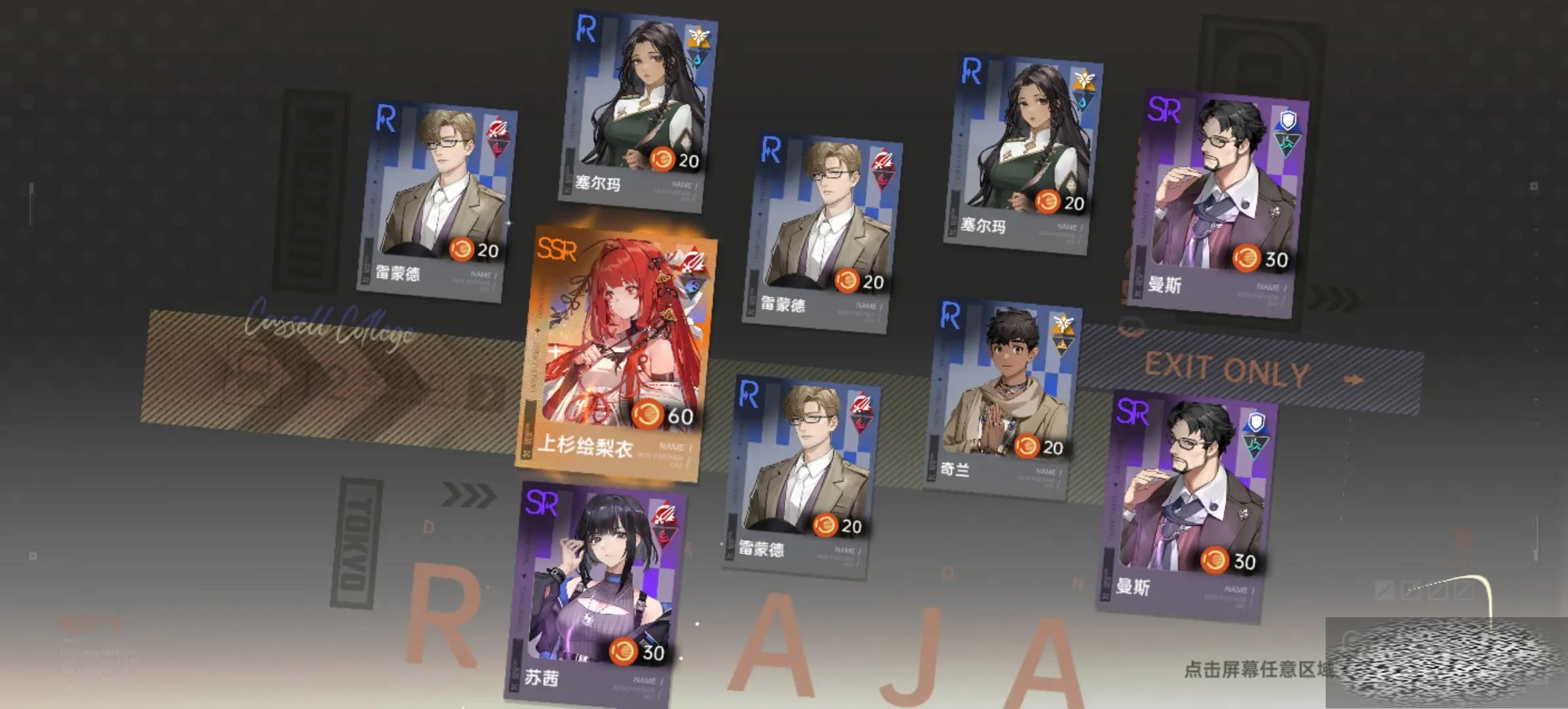
Task: Choose the SR 苏茜 card
Action: pyautogui.click(x=598, y=591)
